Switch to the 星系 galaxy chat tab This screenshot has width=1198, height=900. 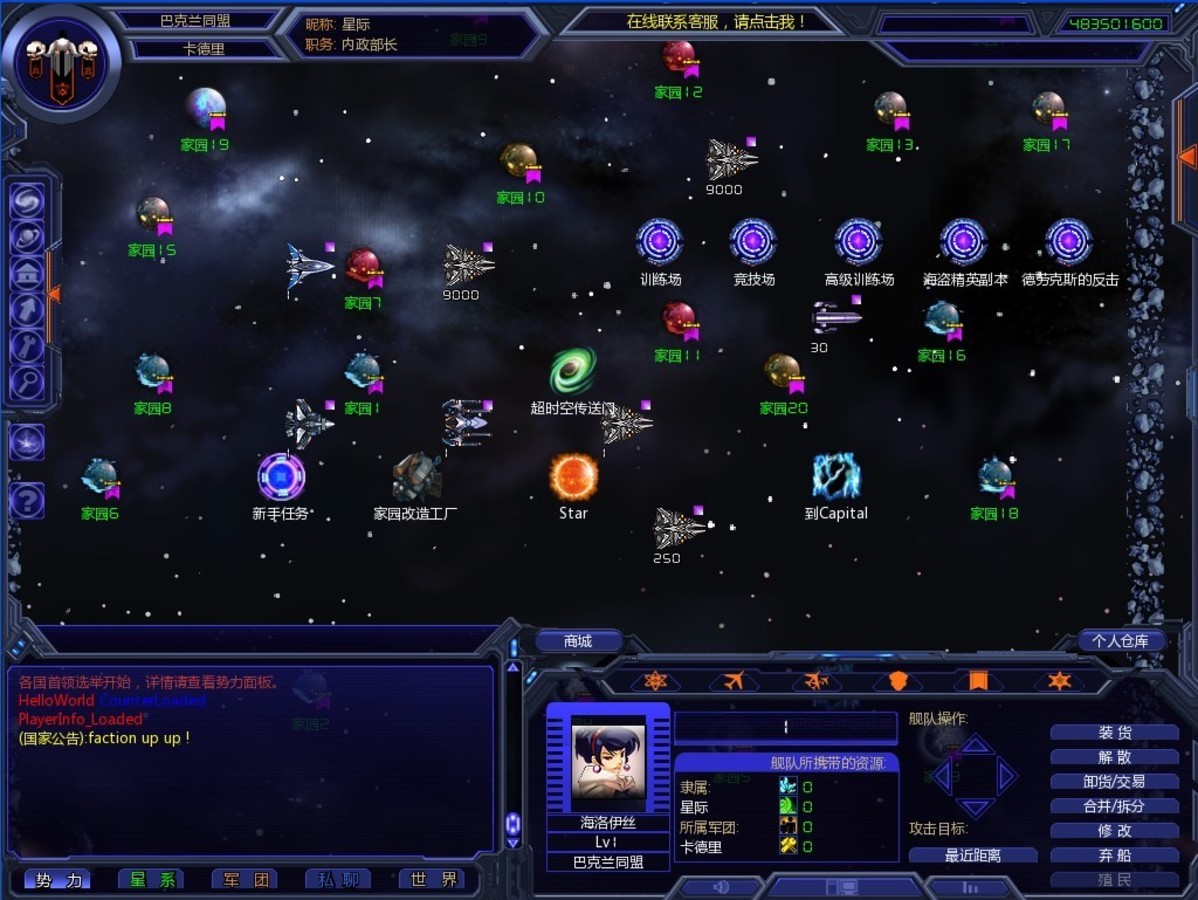click(x=151, y=879)
